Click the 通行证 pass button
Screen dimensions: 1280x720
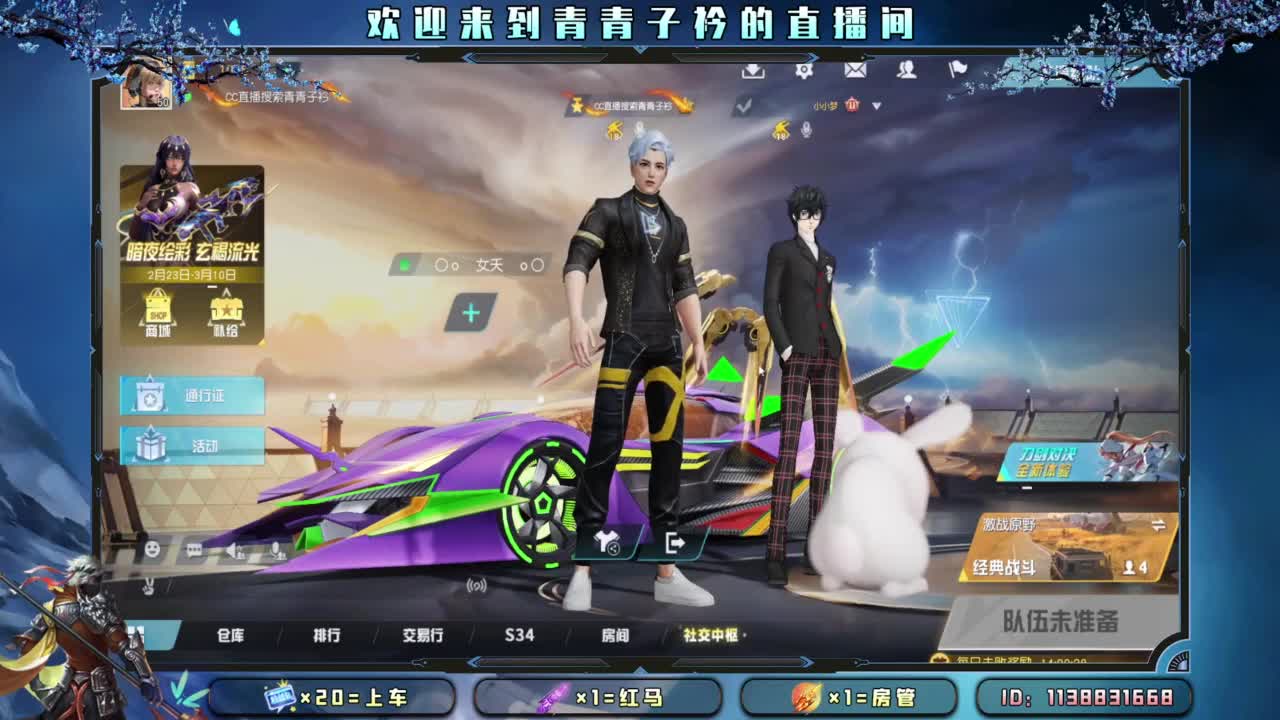point(194,397)
